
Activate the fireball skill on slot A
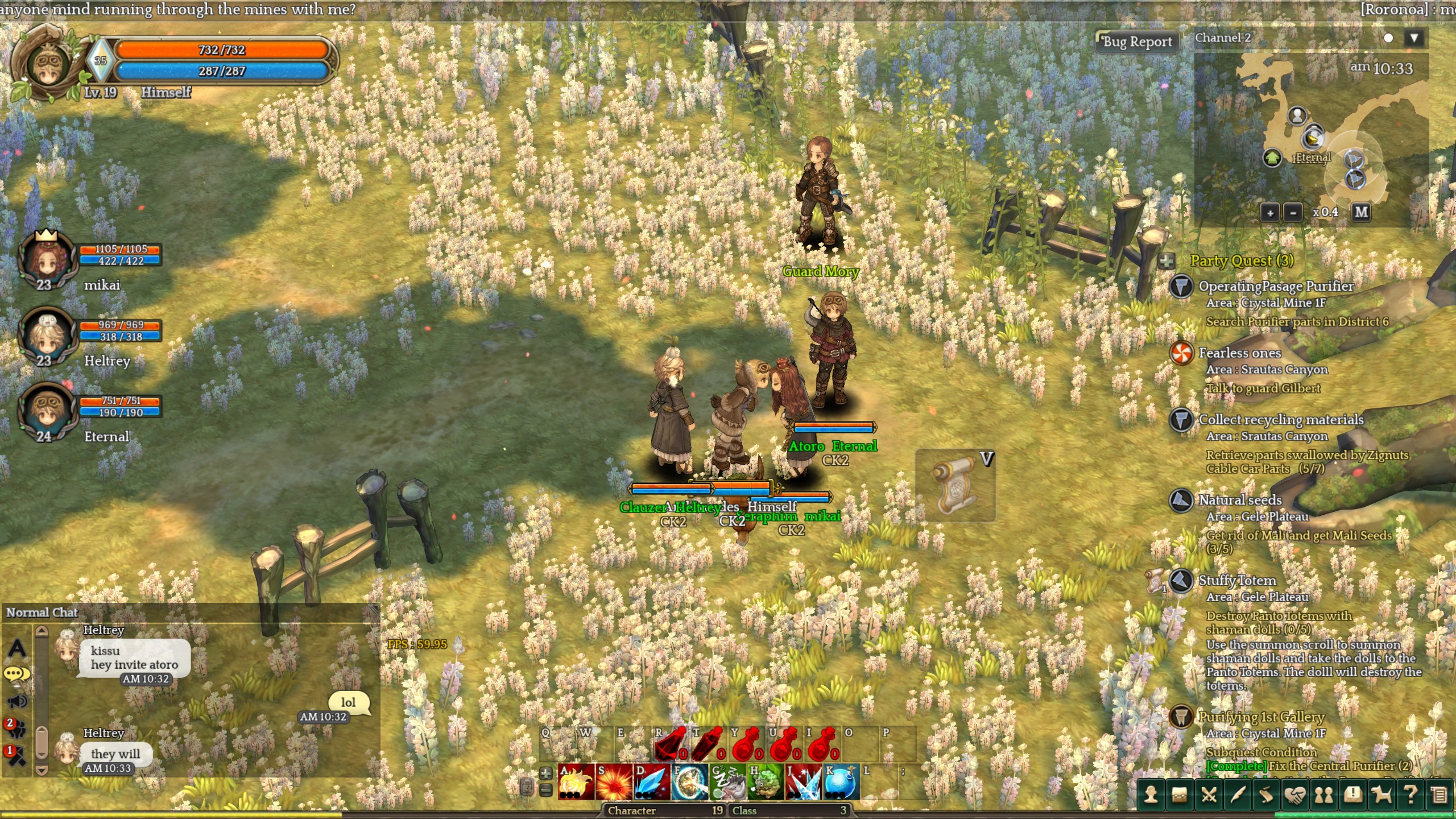point(576,783)
